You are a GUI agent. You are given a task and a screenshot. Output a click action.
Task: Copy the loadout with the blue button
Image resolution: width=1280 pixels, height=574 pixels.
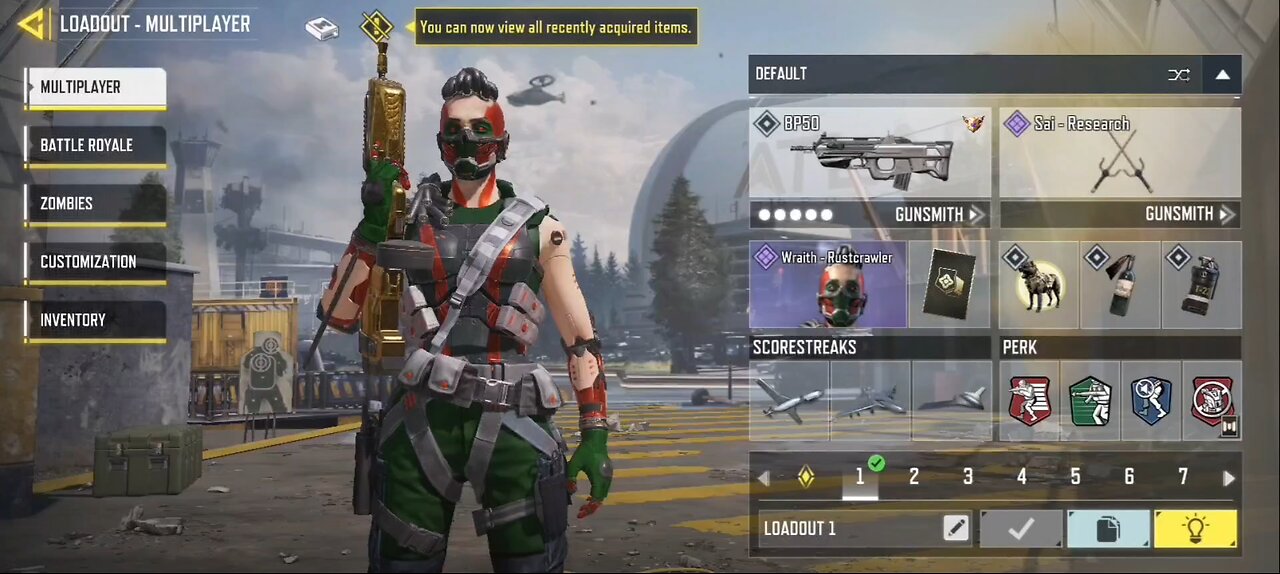pos(1108,528)
